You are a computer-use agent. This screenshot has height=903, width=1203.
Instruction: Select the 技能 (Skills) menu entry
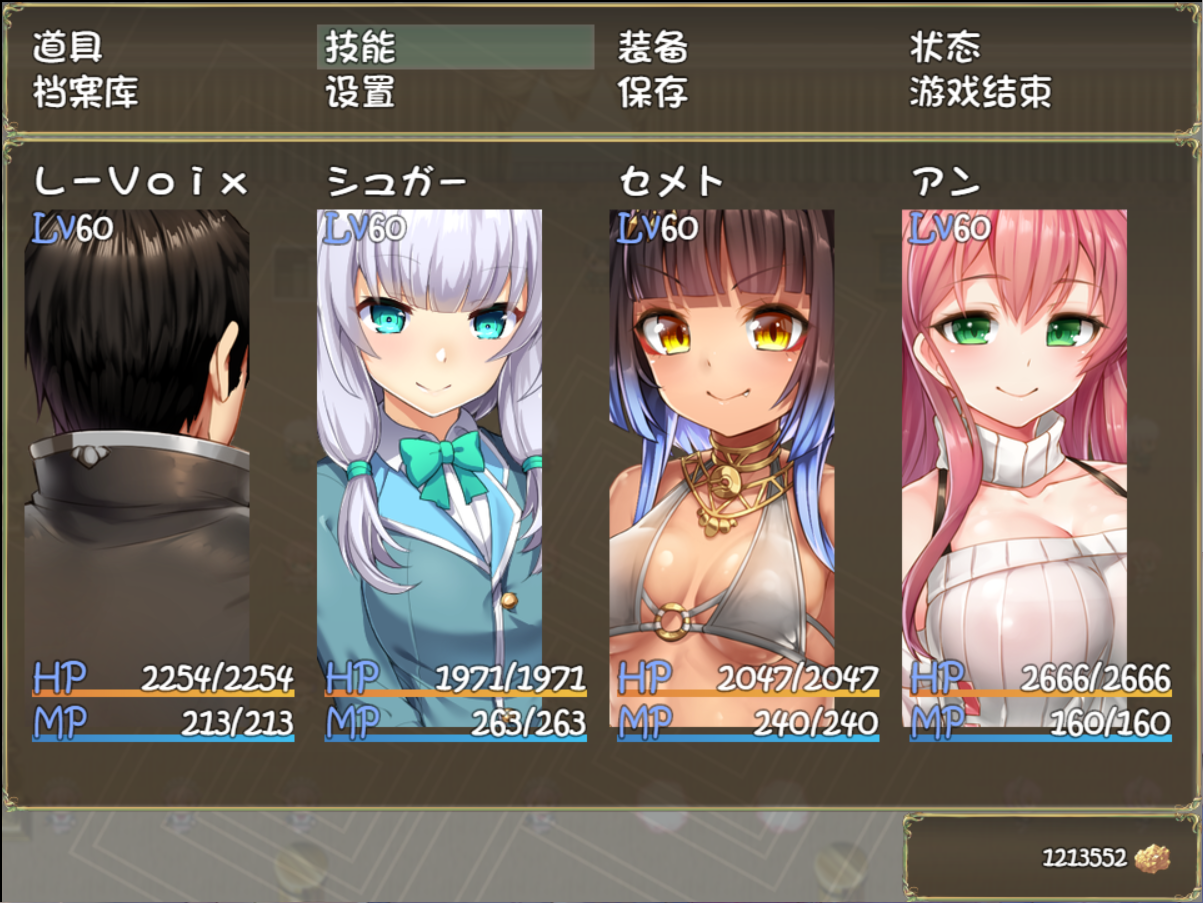pos(361,47)
